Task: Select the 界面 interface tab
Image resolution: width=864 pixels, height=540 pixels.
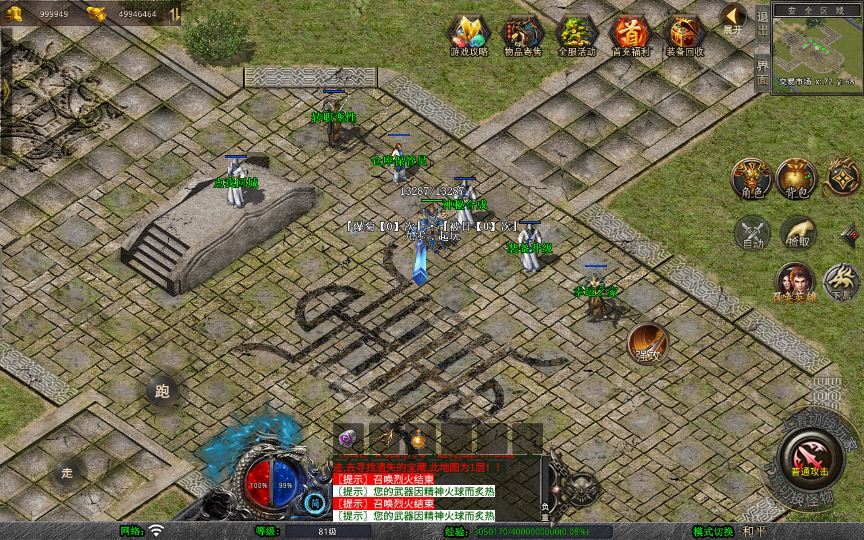Action: (x=762, y=70)
